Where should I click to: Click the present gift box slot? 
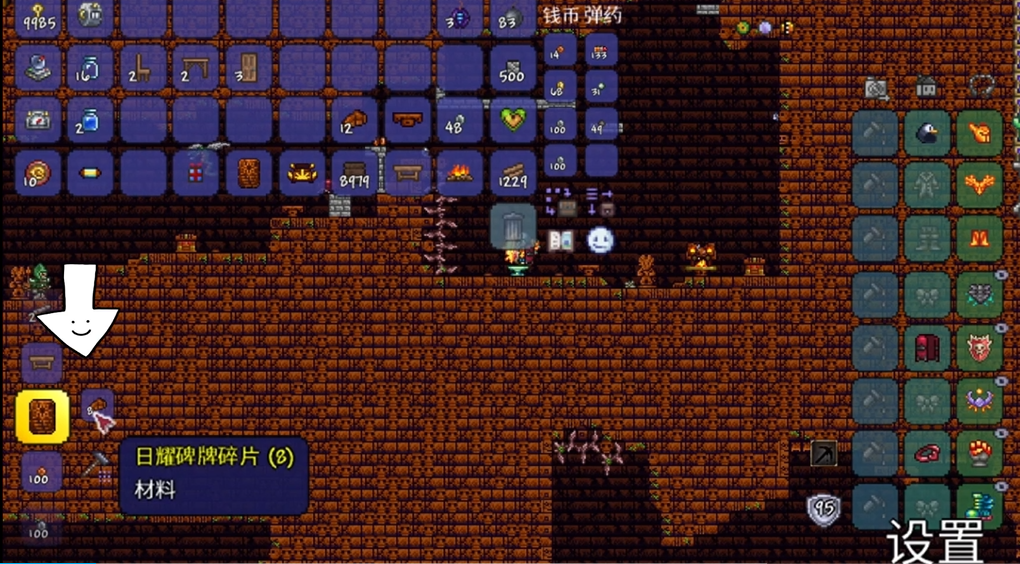pos(196,173)
